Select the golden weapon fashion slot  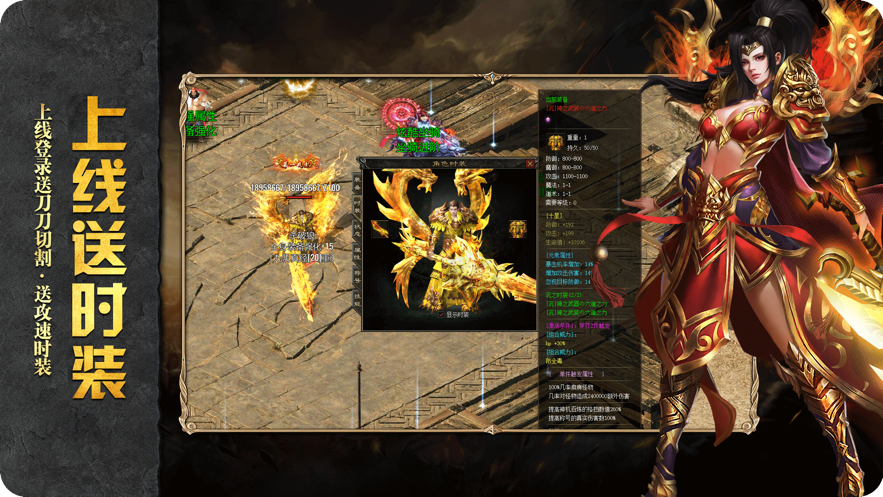[381, 229]
